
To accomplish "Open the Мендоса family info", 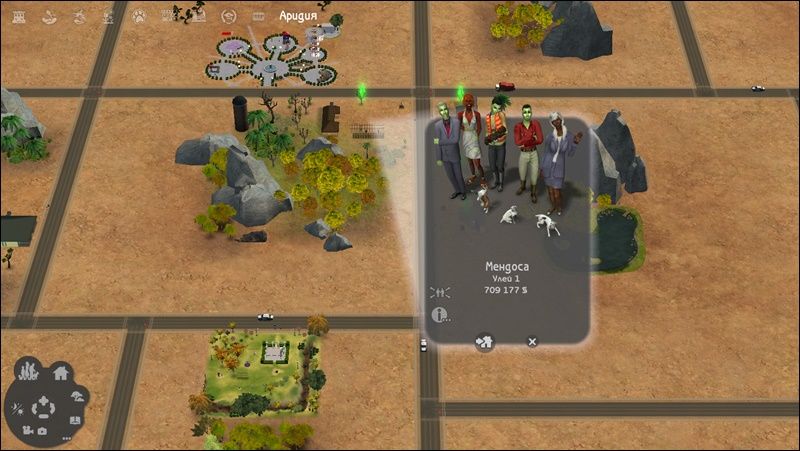I will pos(439,315).
